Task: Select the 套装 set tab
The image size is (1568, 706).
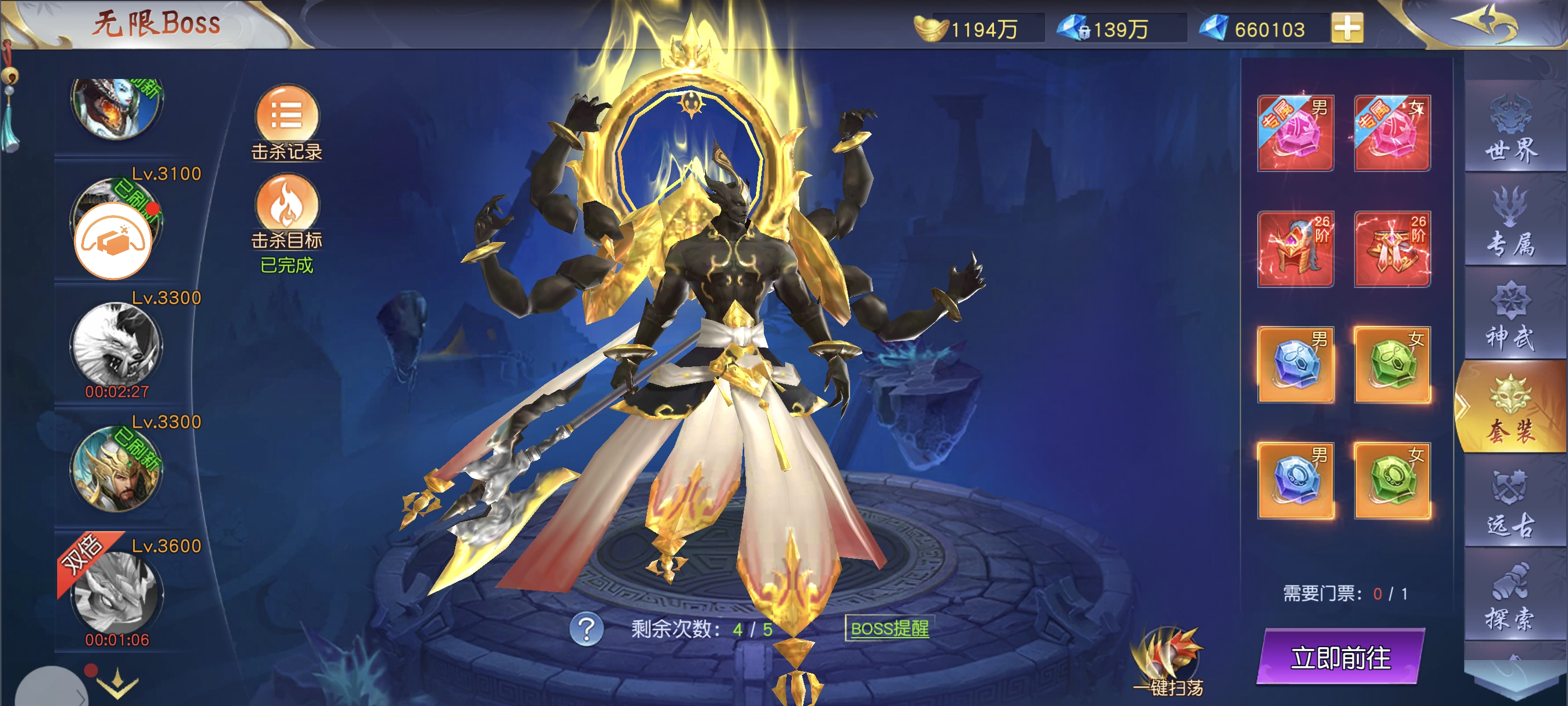Action: click(x=1511, y=408)
